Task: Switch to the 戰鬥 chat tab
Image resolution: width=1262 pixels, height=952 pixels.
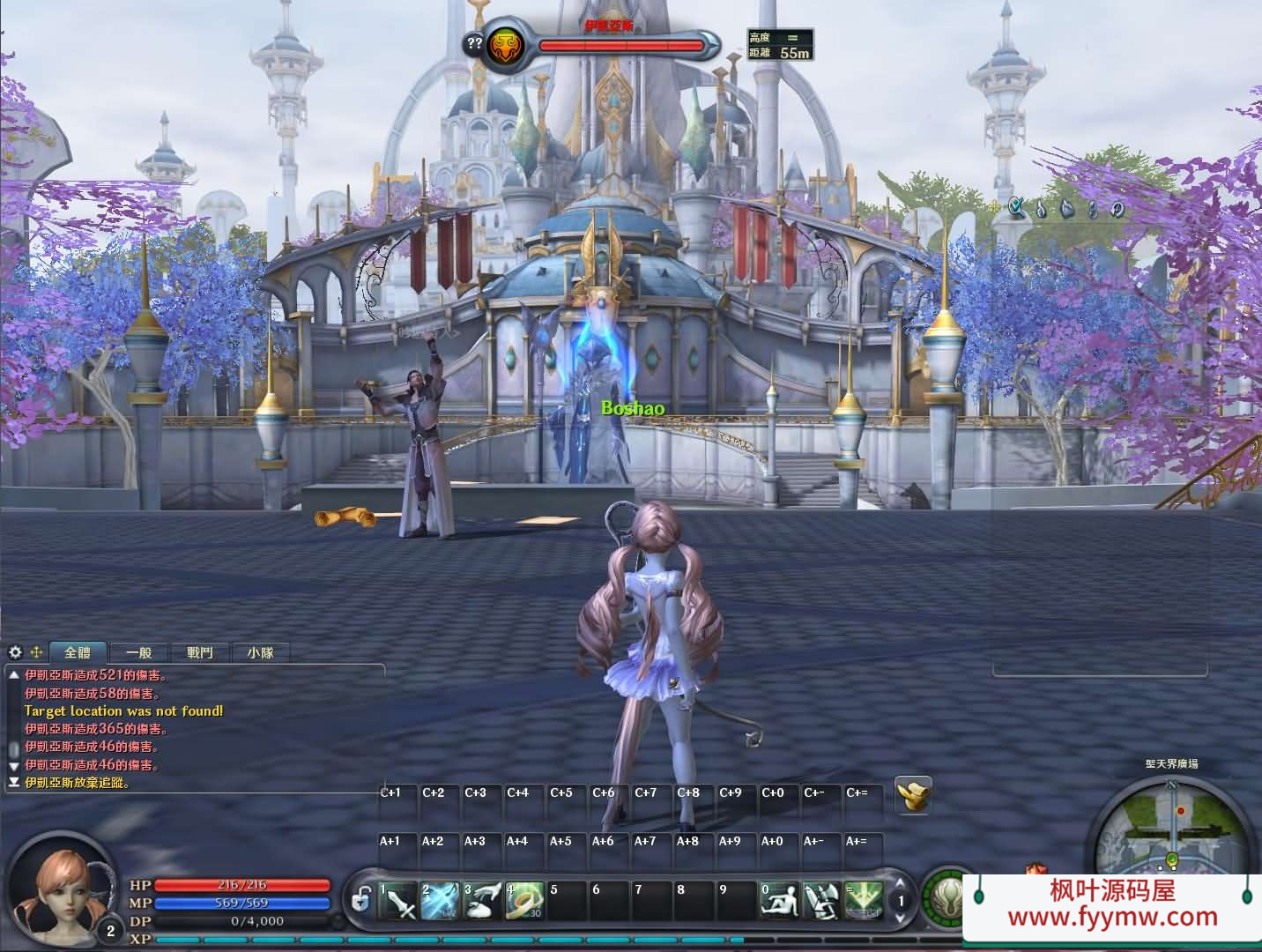Action: pos(199,652)
